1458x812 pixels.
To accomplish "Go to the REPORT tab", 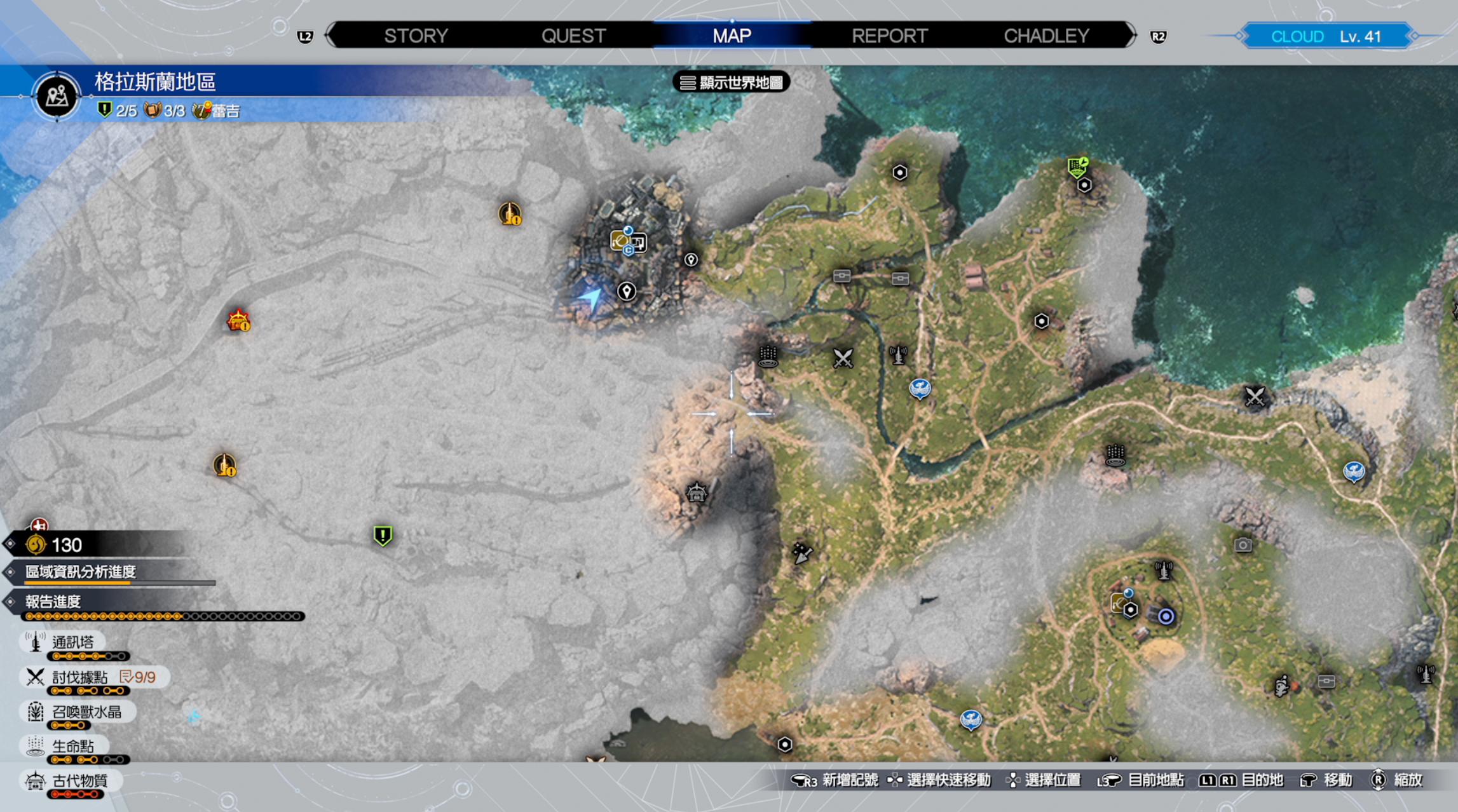I will [x=889, y=36].
